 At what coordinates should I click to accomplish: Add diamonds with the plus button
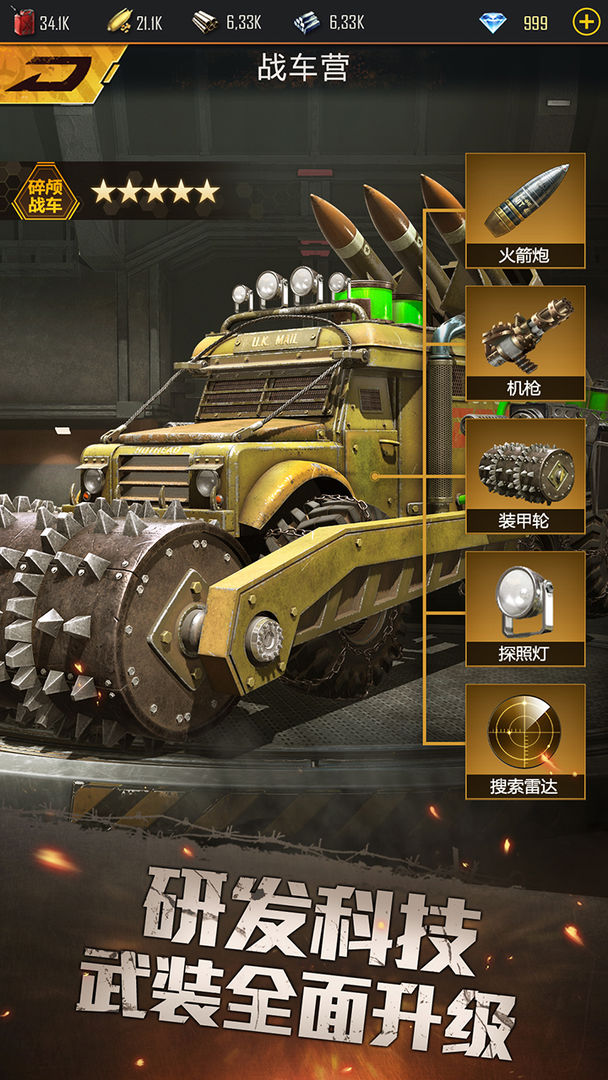tap(585, 22)
